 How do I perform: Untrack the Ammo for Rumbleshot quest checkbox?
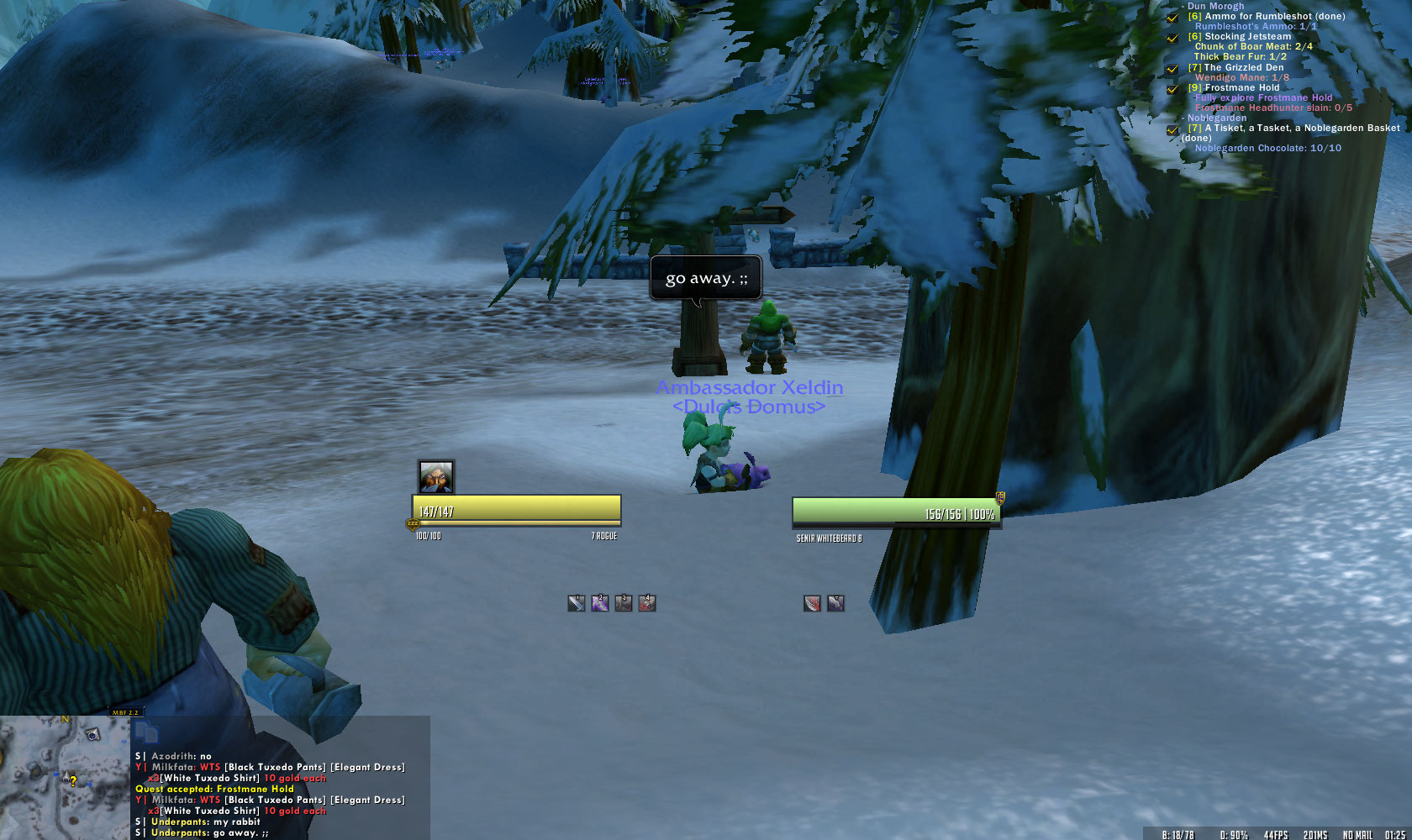[1172, 18]
